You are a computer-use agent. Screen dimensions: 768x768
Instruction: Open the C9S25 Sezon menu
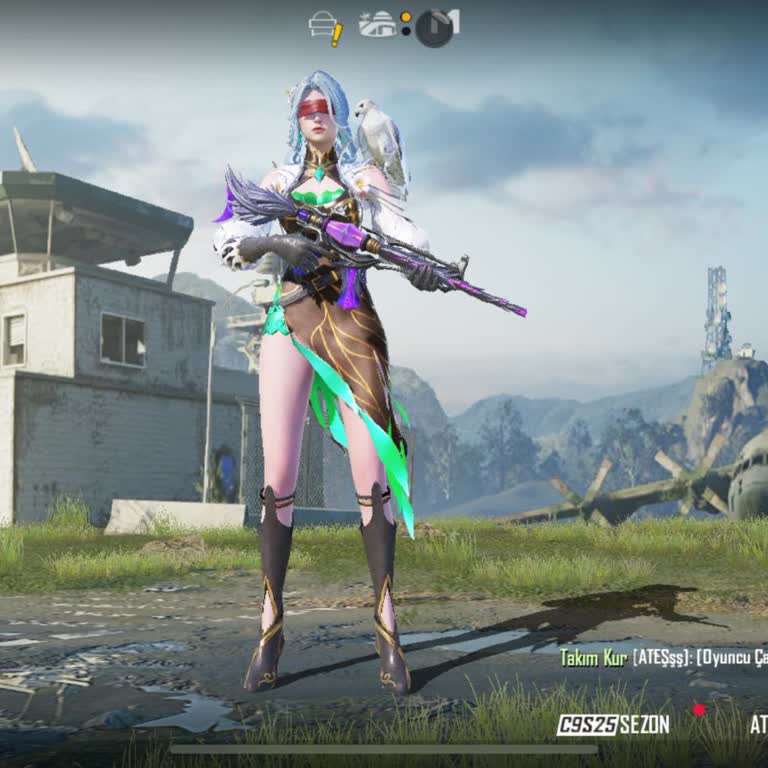[x=613, y=725]
